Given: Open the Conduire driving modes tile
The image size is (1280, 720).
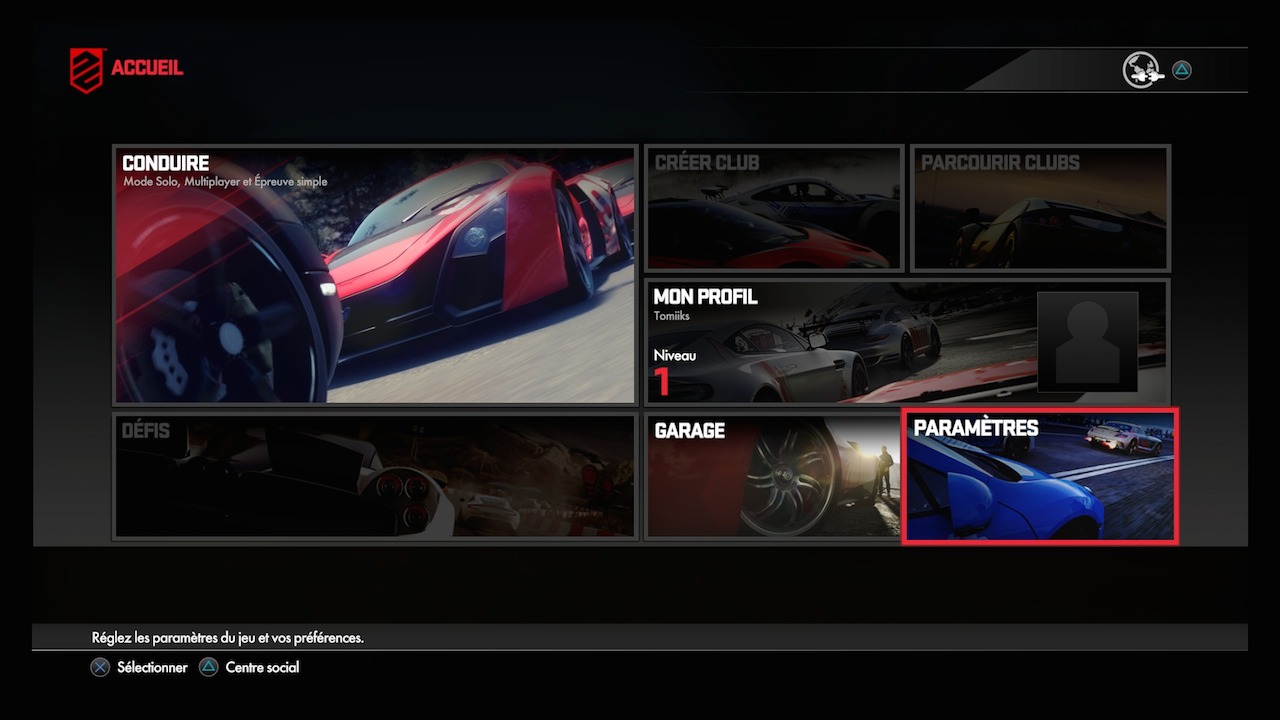Looking at the screenshot, I should click(x=375, y=275).
